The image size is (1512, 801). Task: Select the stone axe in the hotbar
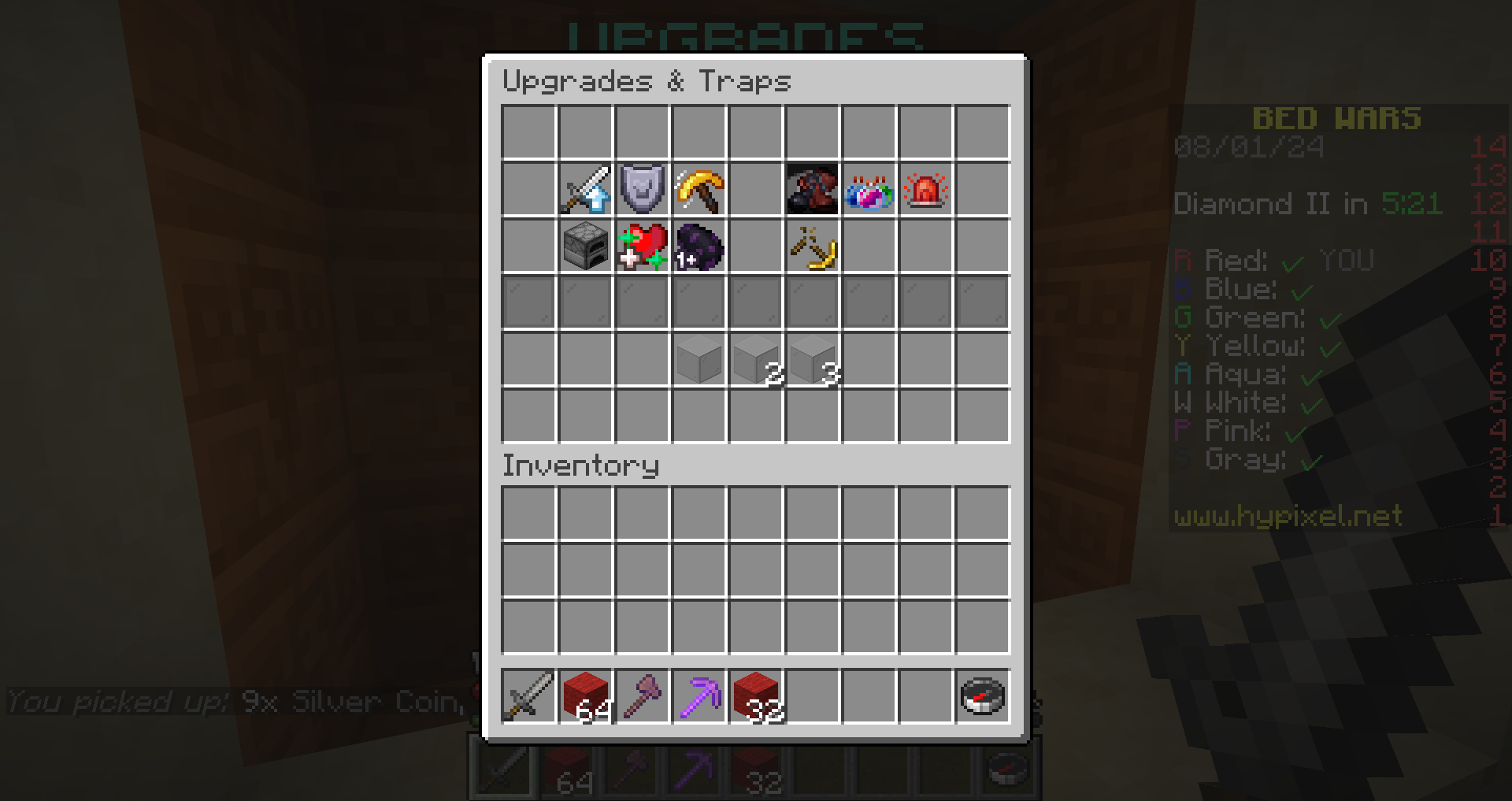point(641,698)
